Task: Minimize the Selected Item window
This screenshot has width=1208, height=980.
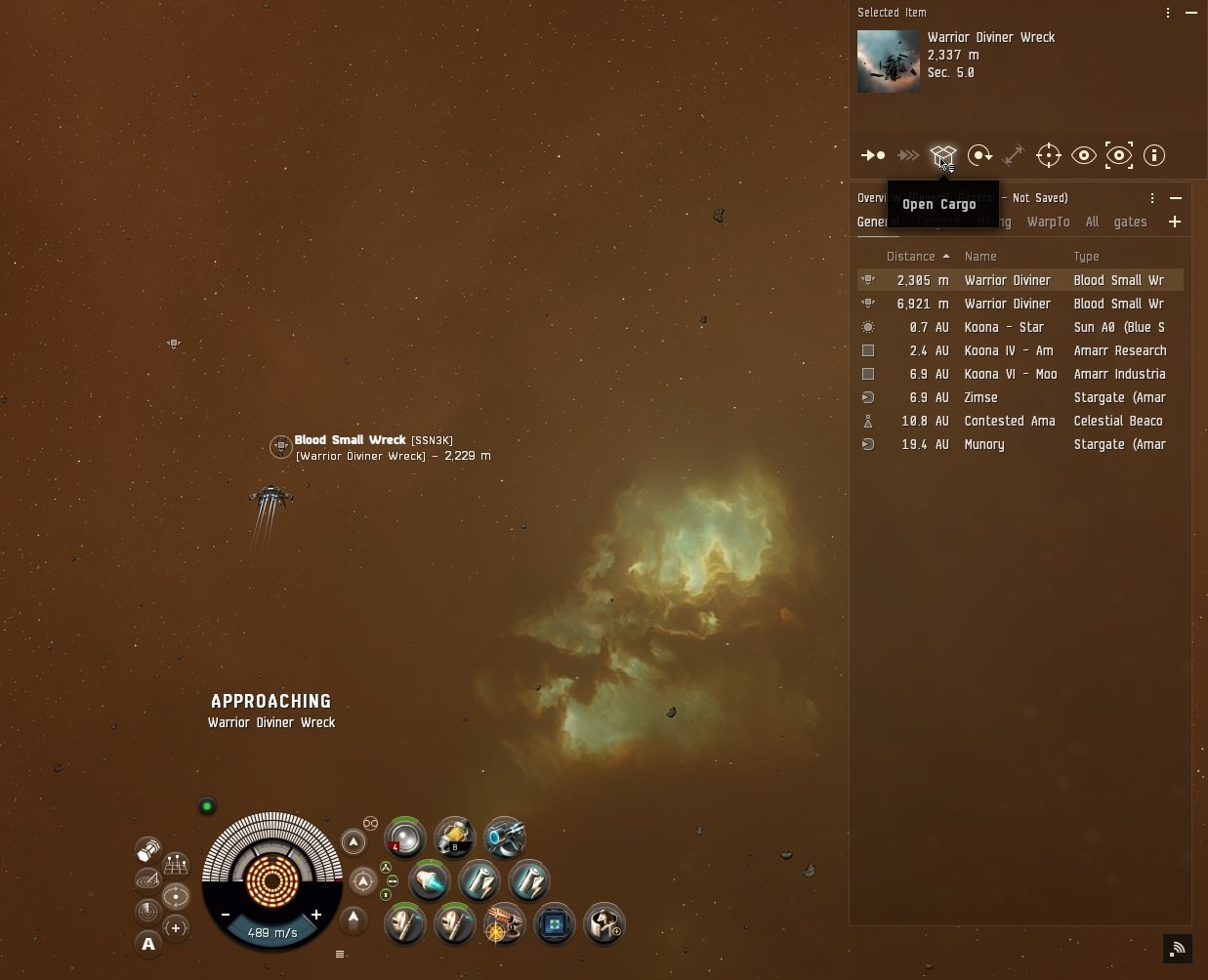Action: point(1191,13)
